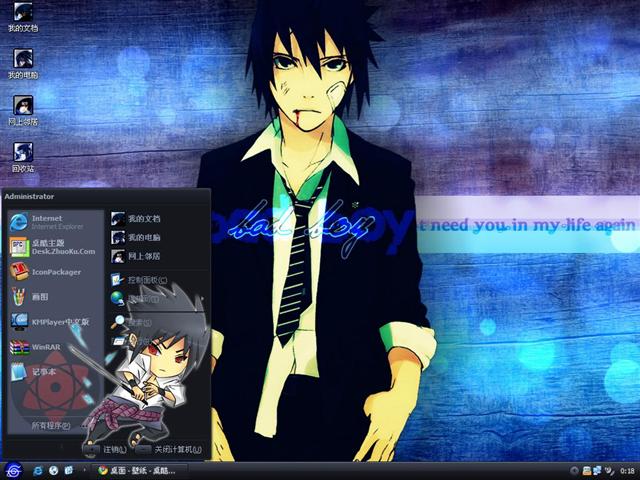Screen dimensions: 640x480
Task: Click the 注销 log off button
Action: [x=108, y=449]
